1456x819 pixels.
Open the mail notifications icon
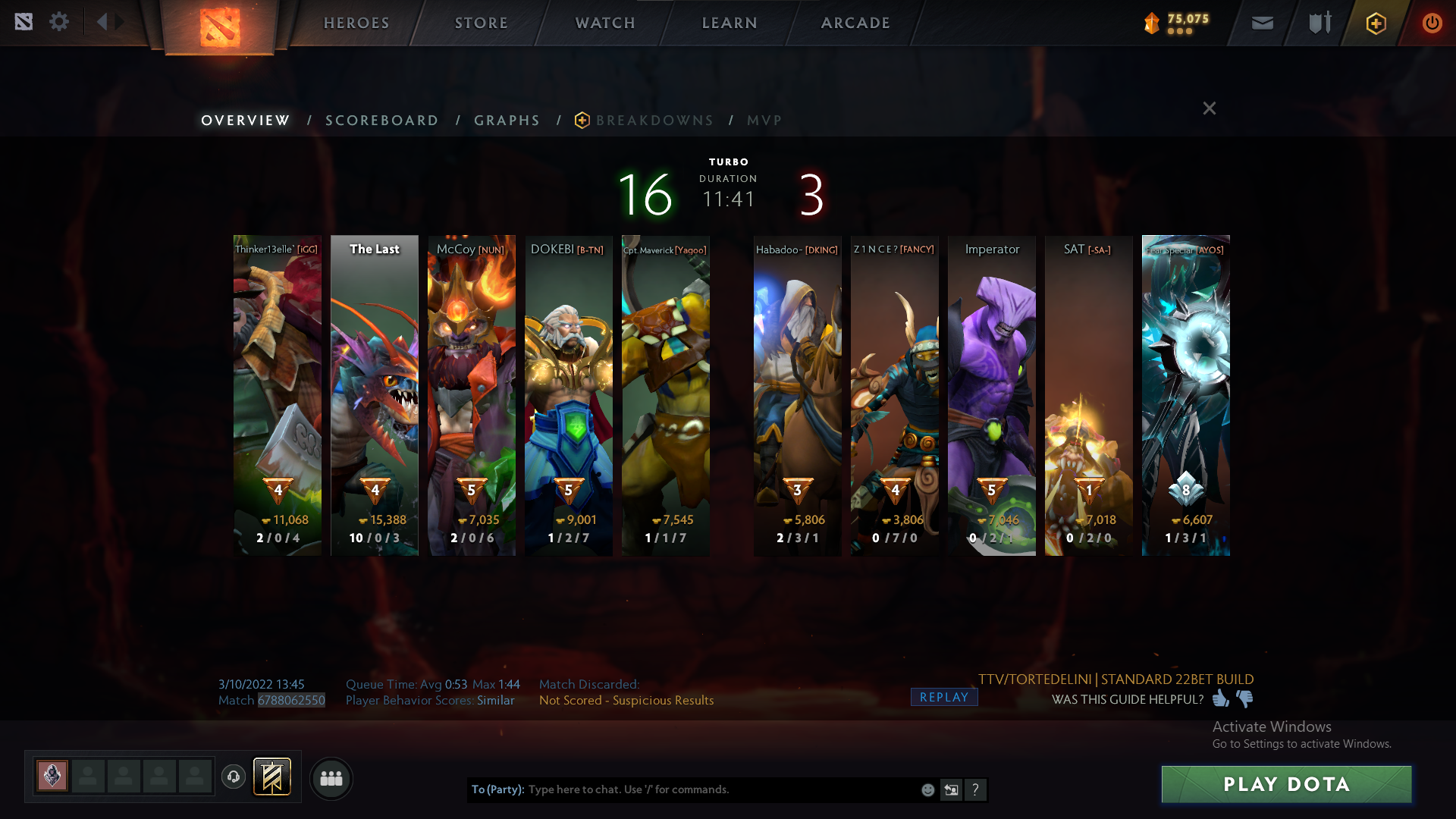pos(1262,23)
